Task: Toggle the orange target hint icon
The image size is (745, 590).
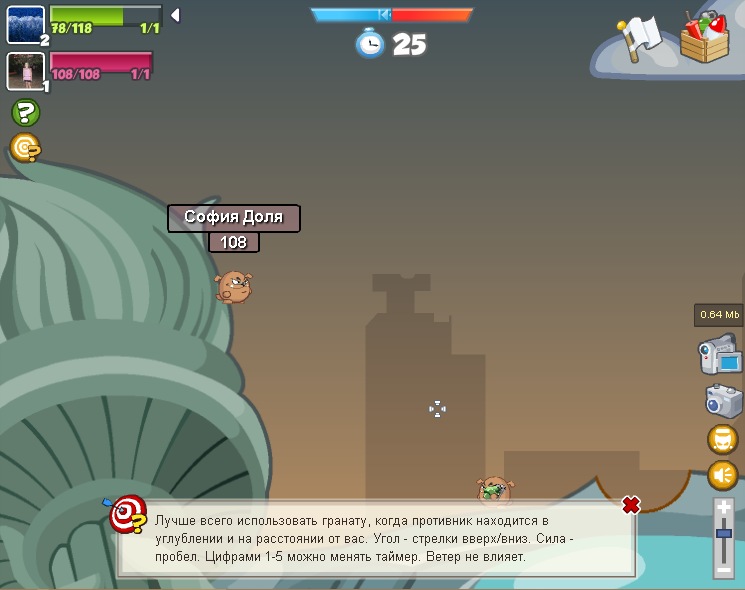Action: 25,149
